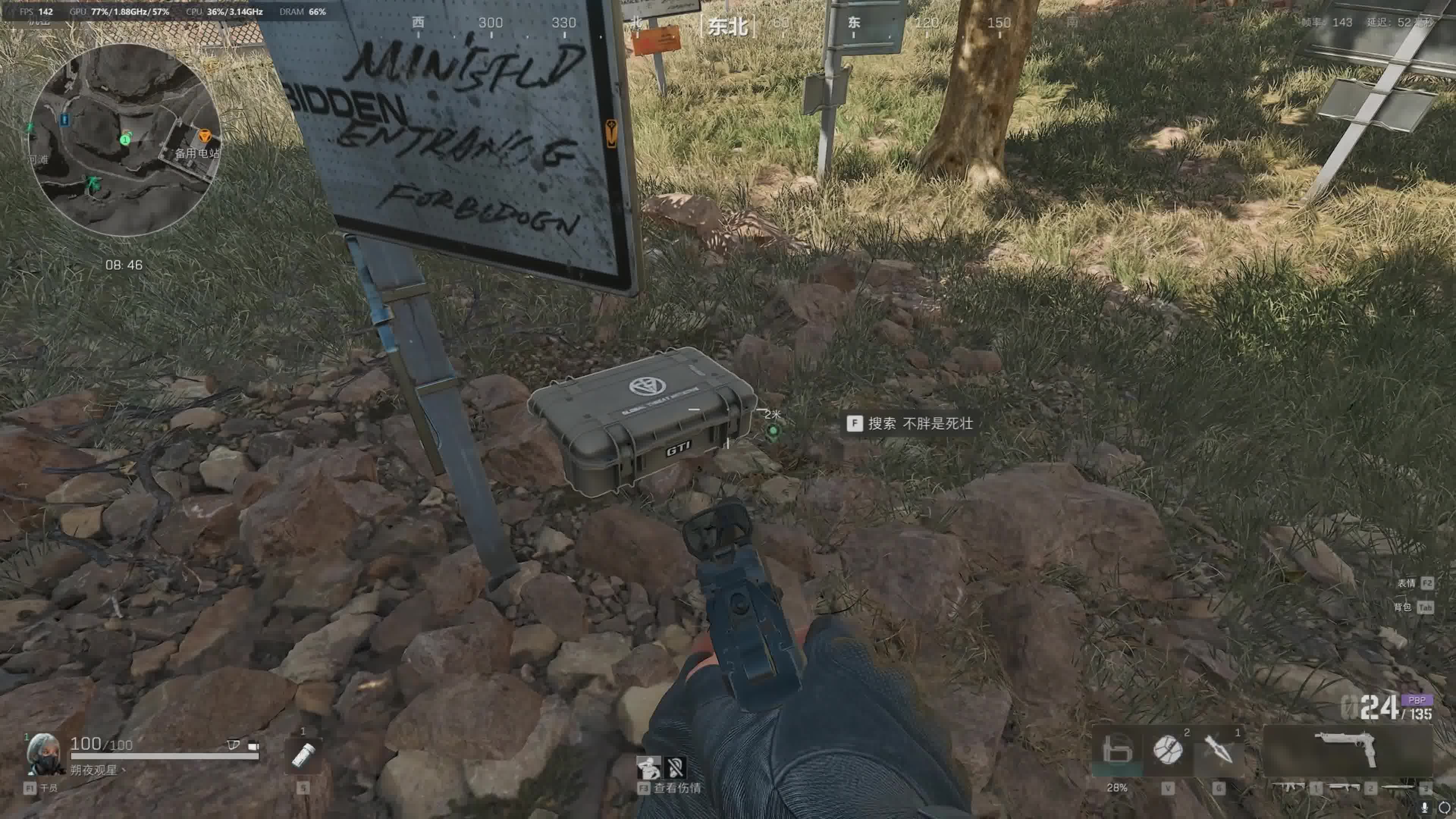This screenshot has width=1456, height=819.
Task: Use the pill bottle quick-heal slot
Action: (x=303, y=755)
